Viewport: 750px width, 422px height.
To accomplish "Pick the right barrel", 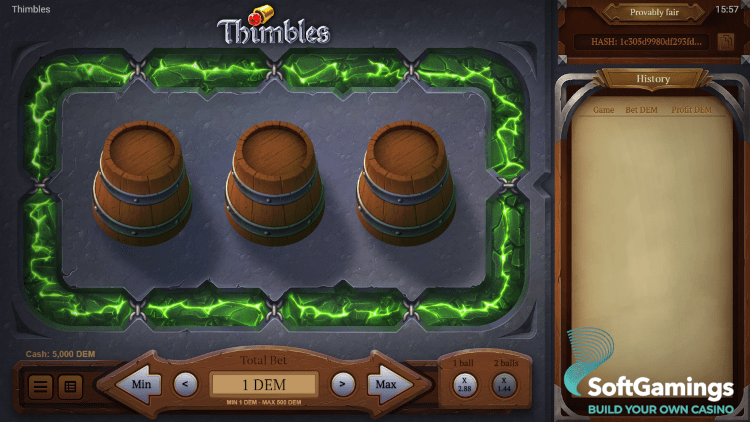I will click(x=406, y=182).
